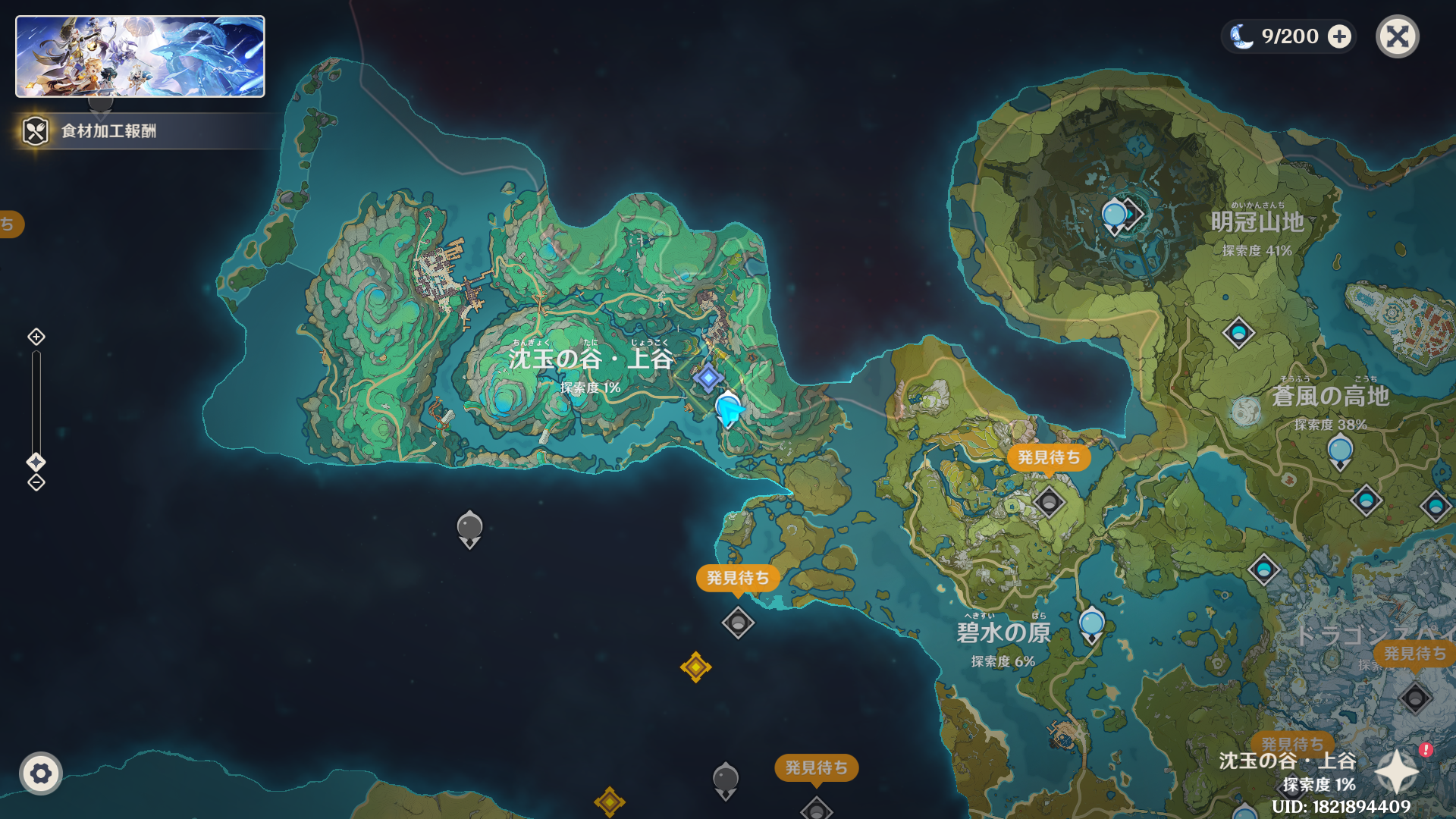Image resolution: width=1456 pixels, height=819 pixels.
Task: Click the map zoom slider handle
Action: coord(36,462)
